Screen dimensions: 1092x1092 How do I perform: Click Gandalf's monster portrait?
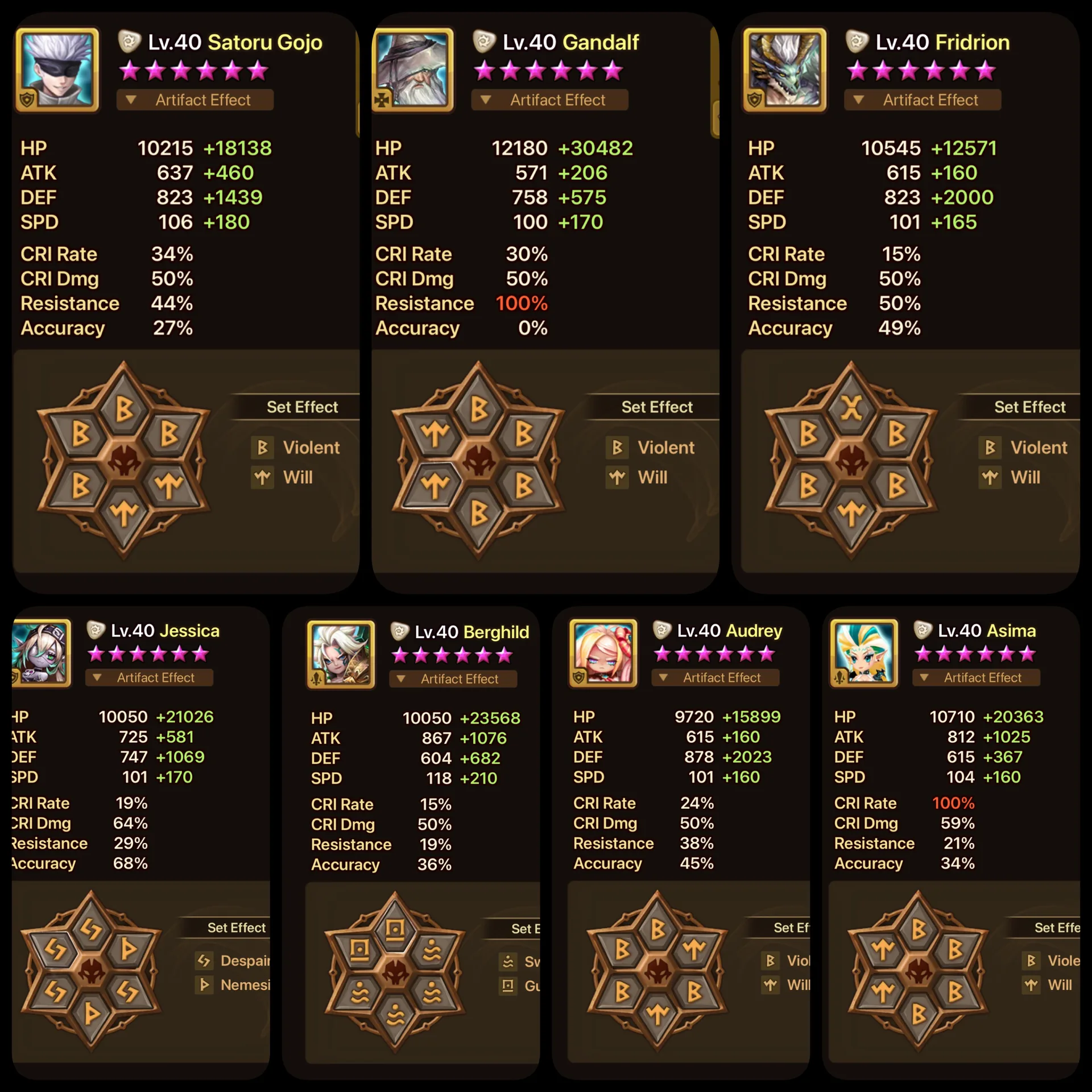click(413, 69)
